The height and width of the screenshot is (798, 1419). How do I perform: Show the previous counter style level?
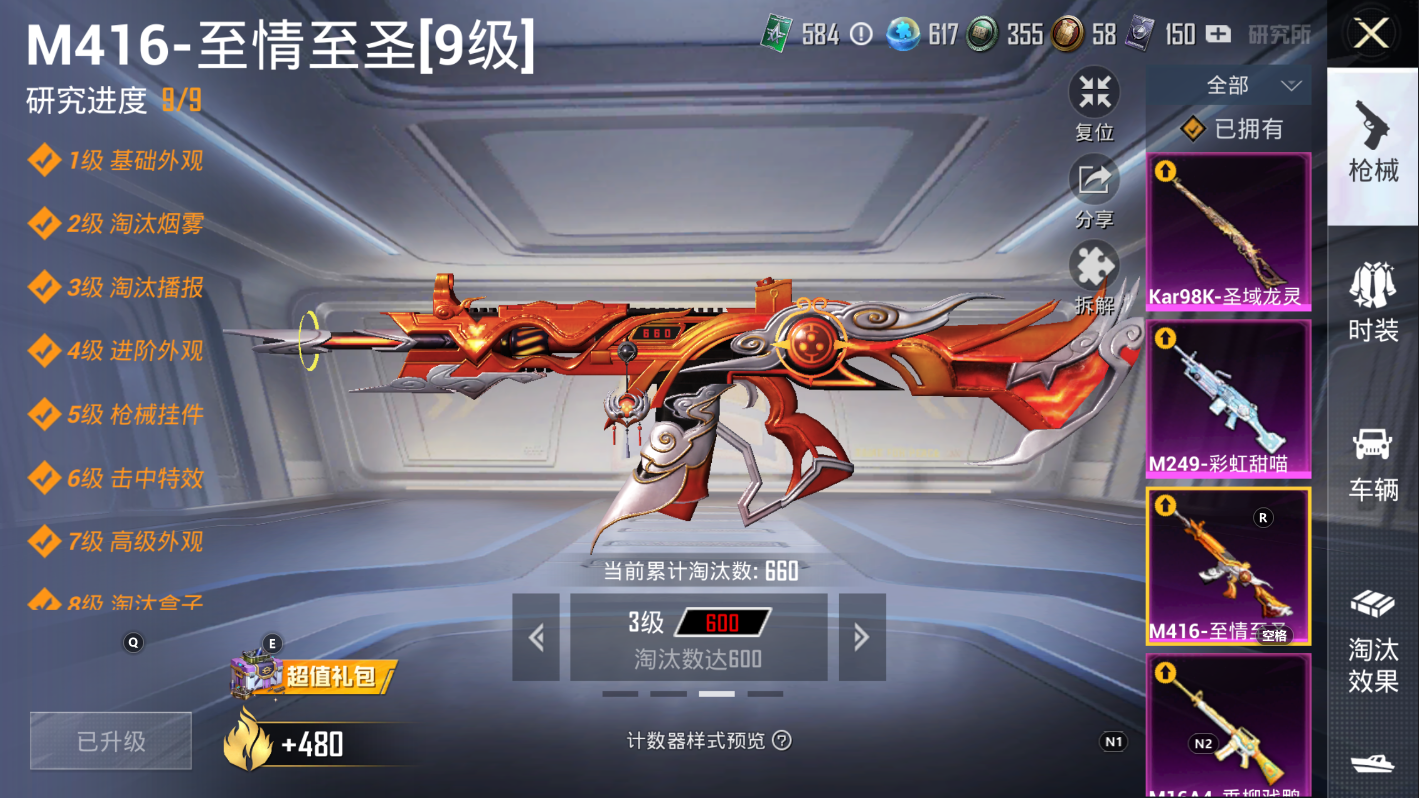pyautogui.click(x=536, y=637)
